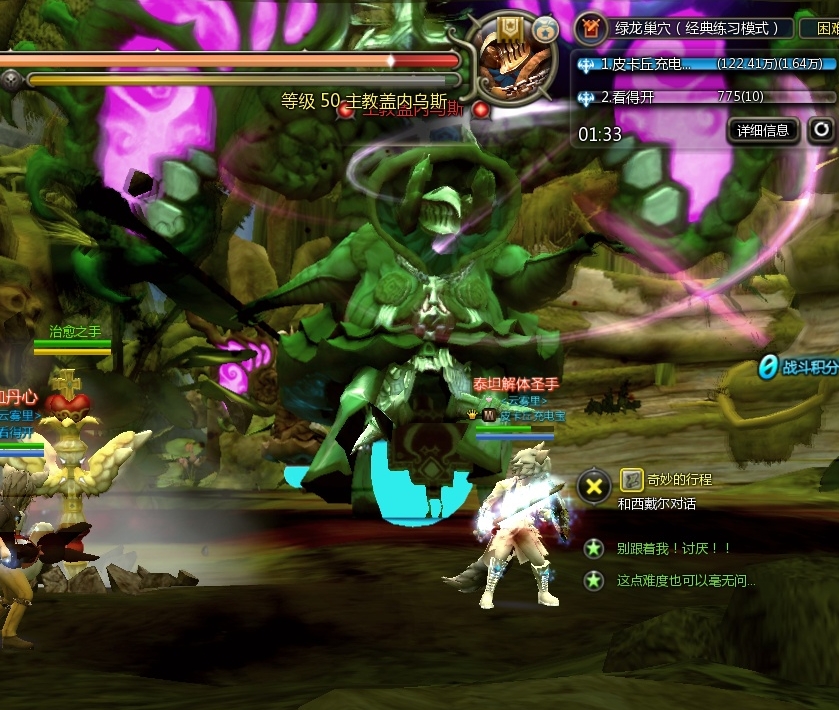This screenshot has height=710, width=839.
Task: Click the 困难 difficulty label
Action: (821, 28)
